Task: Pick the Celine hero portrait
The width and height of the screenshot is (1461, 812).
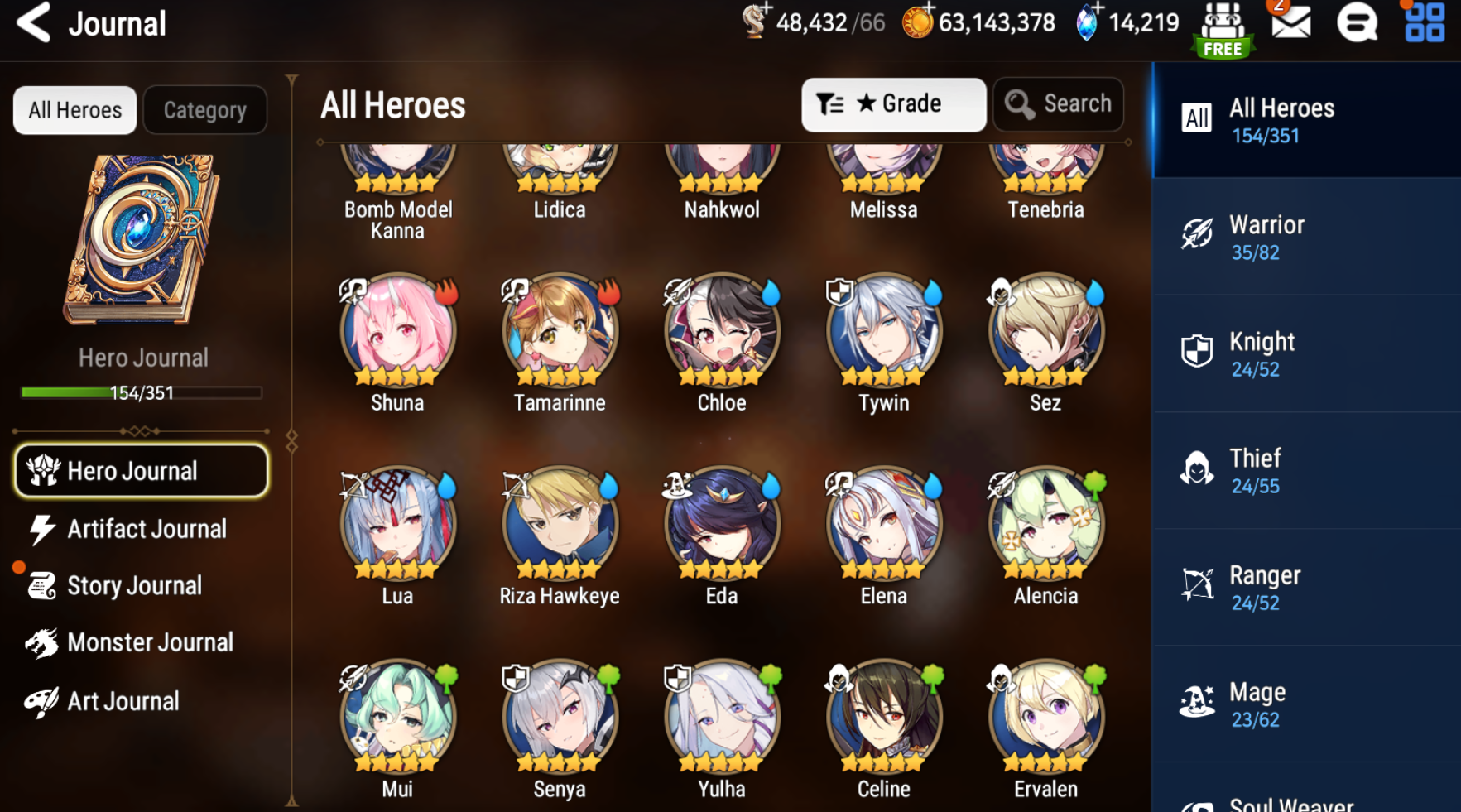Action: [883, 717]
